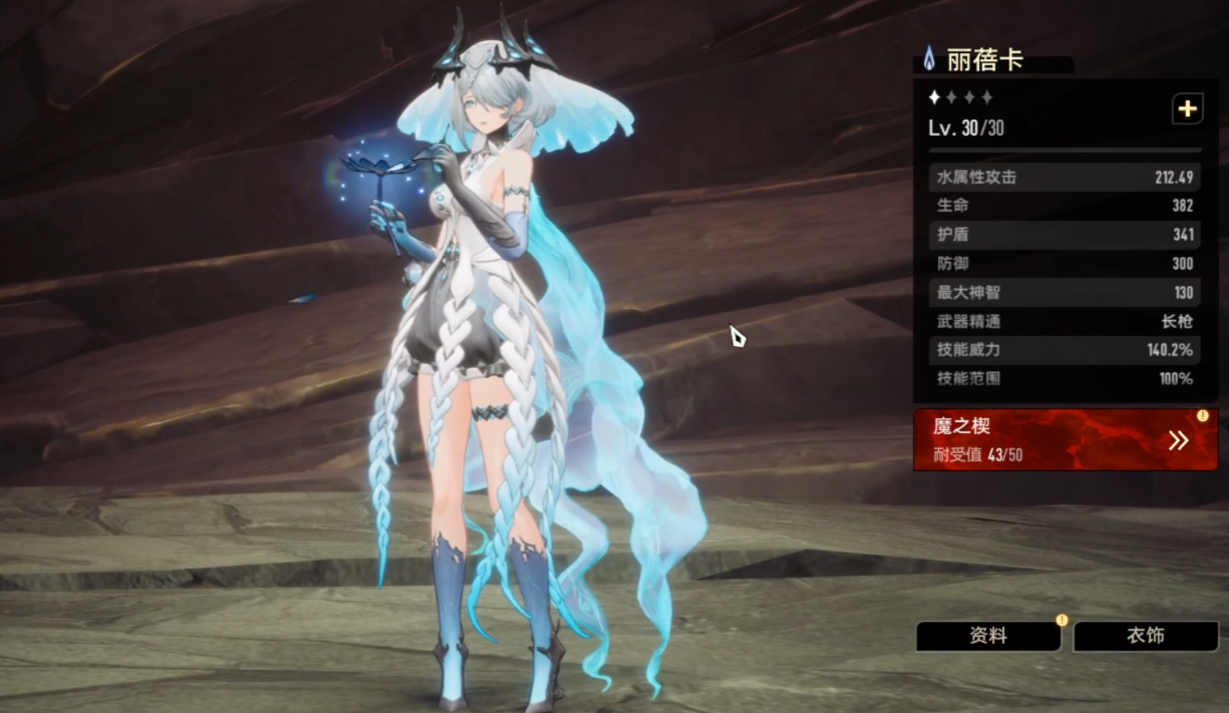The width and height of the screenshot is (1229, 713).
Task: Click the yellow plus button beside the level
Action: point(1187,110)
